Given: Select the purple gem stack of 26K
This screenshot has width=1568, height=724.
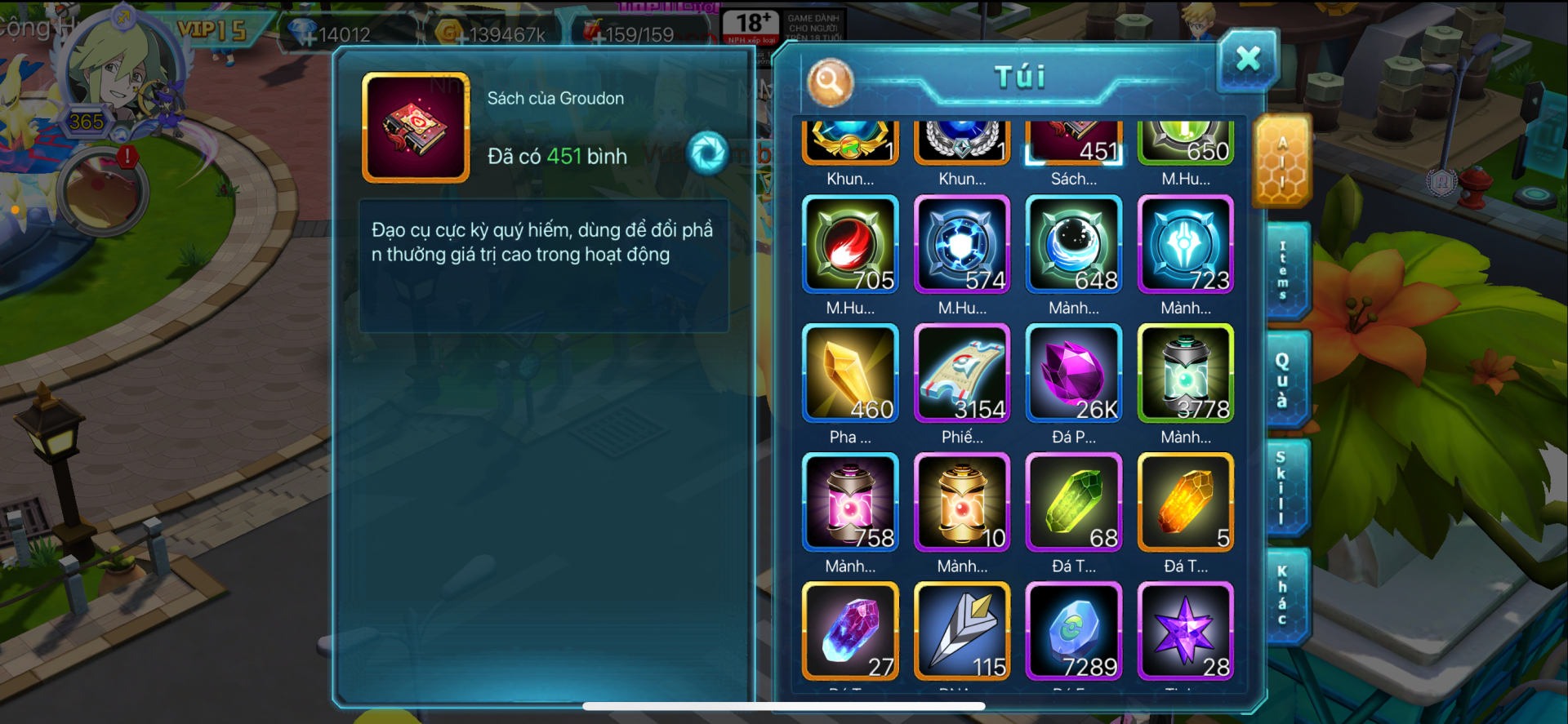Looking at the screenshot, I should (1074, 373).
